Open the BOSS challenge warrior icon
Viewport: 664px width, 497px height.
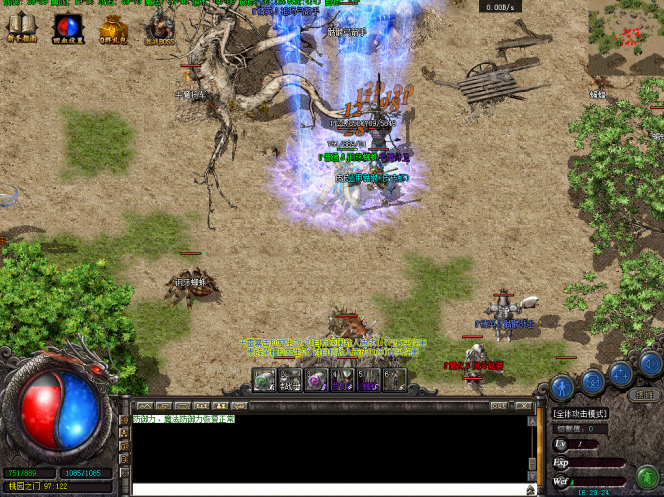[x=158, y=29]
